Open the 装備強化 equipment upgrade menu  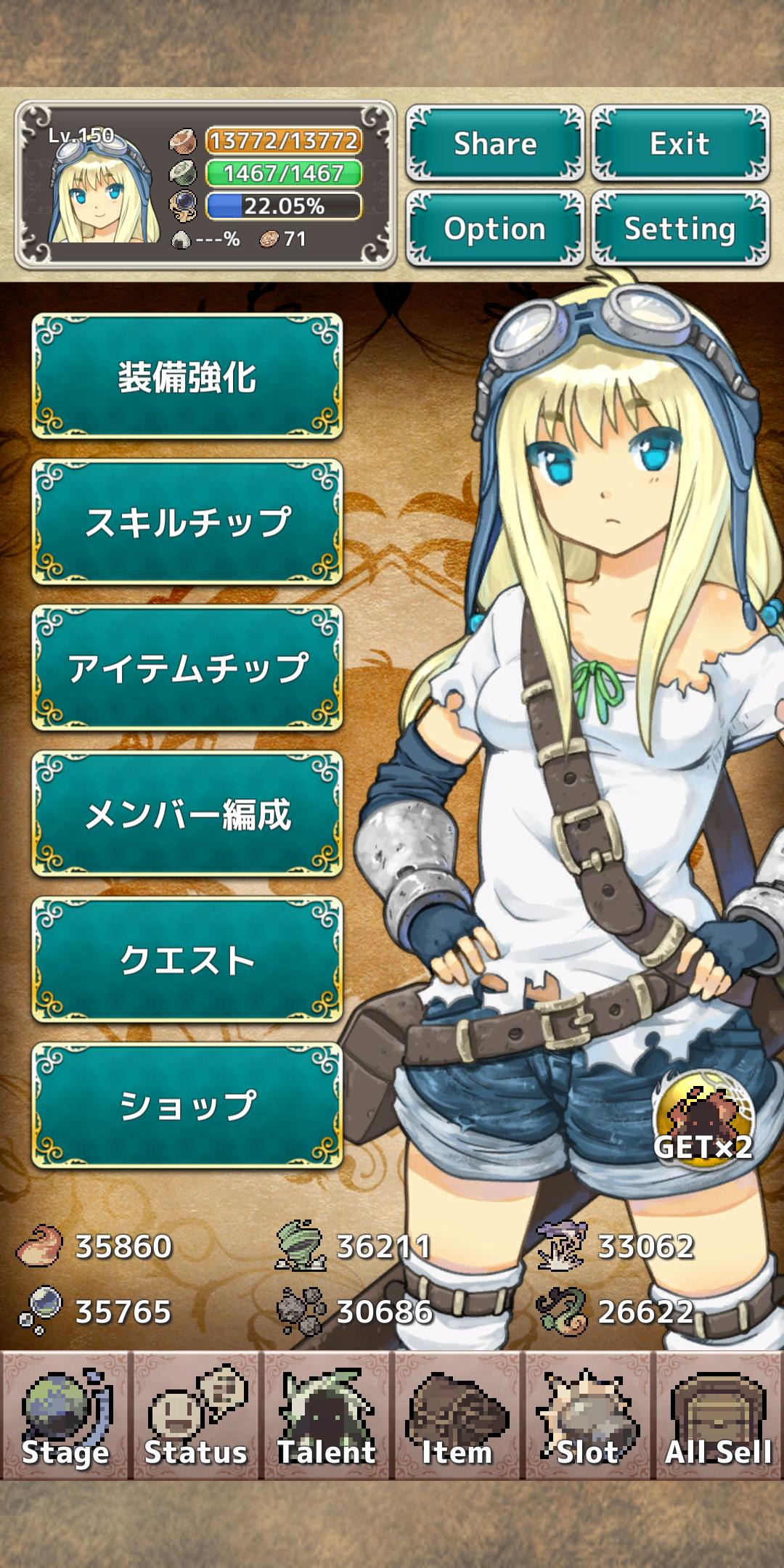(x=187, y=377)
